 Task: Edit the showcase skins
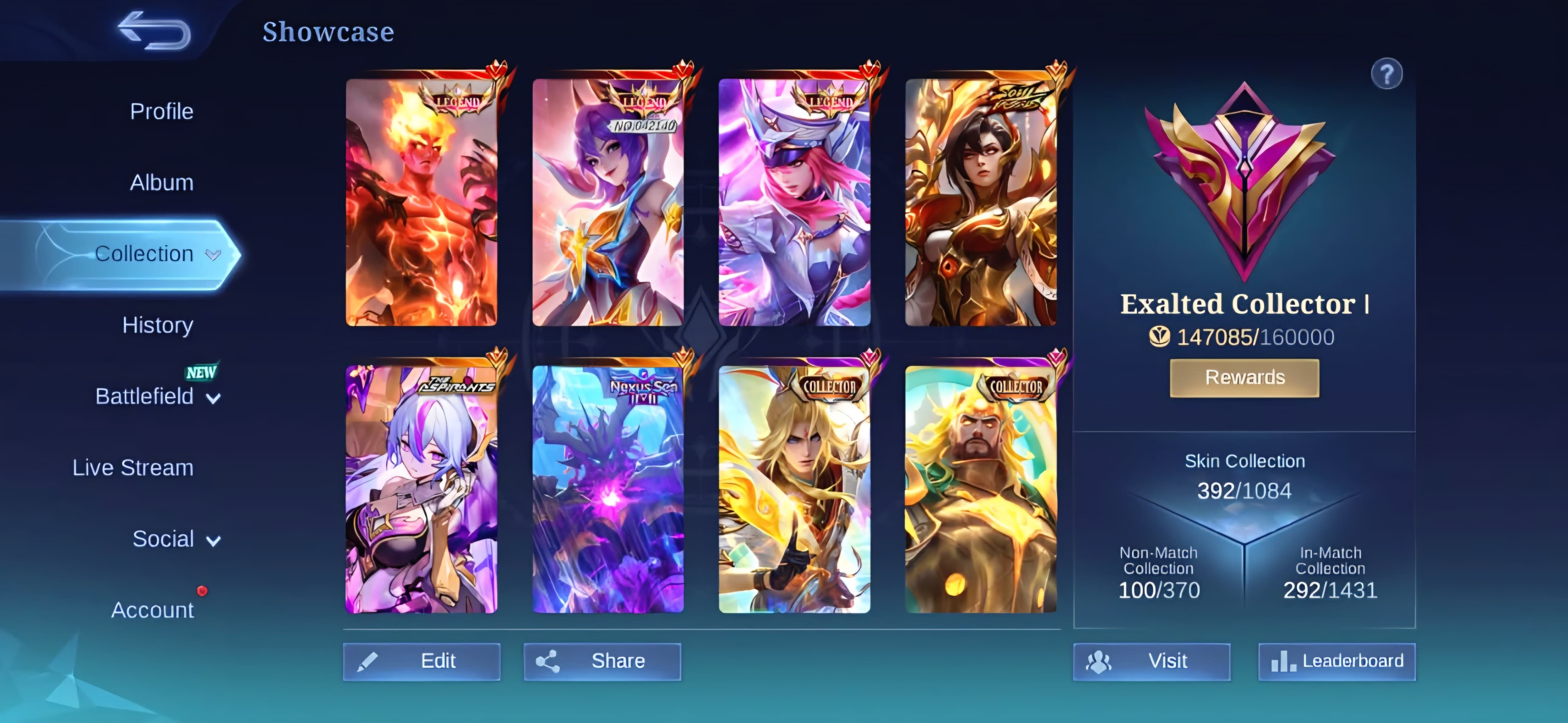[x=421, y=661]
